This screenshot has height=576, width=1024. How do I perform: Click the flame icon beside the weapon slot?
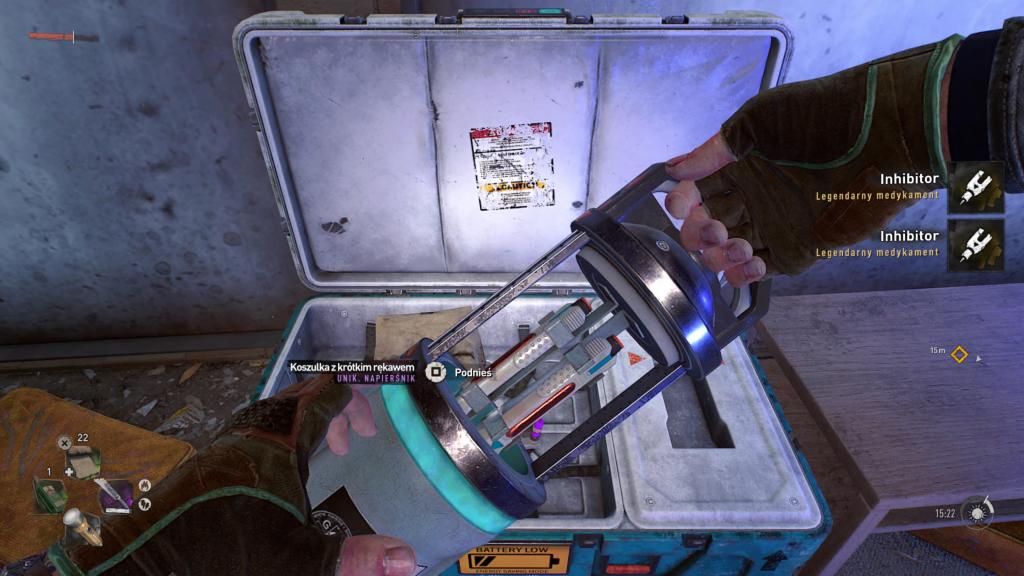pos(144,487)
